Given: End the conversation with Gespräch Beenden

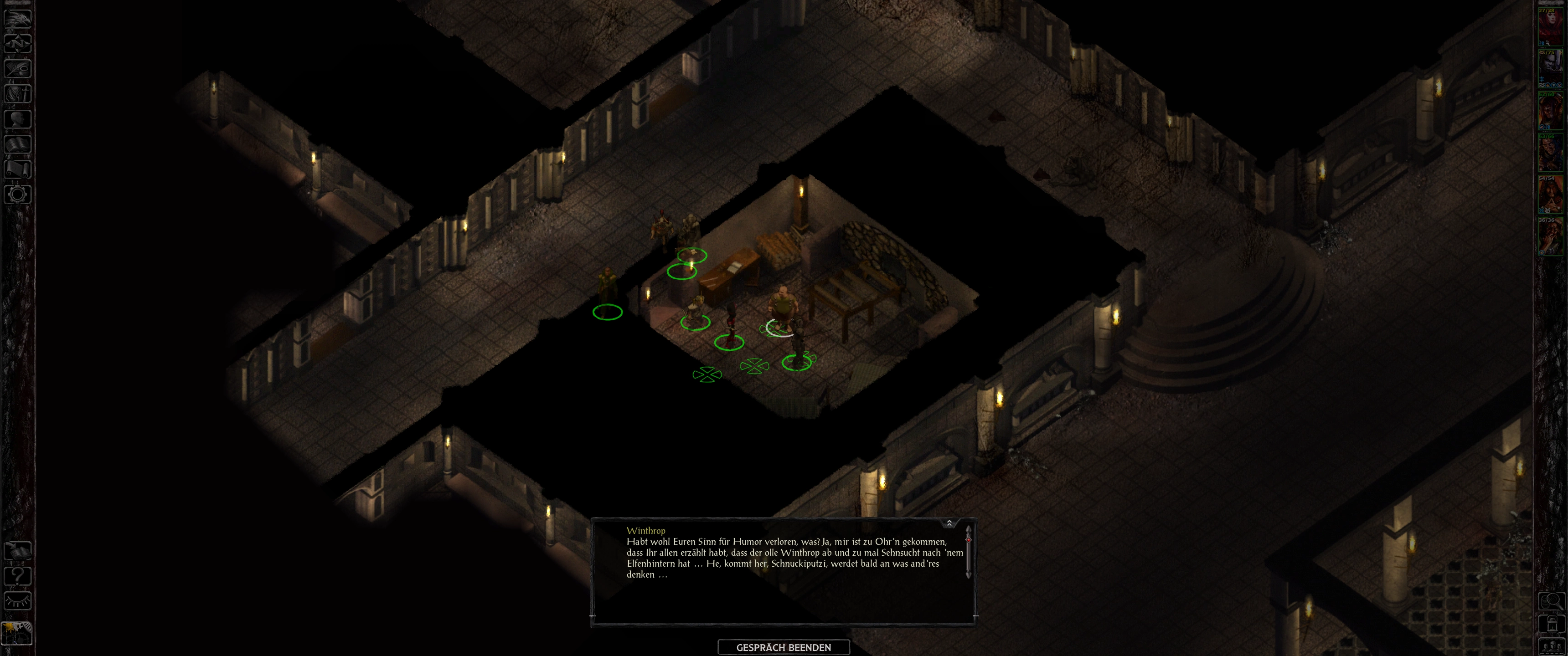Looking at the screenshot, I should tap(784, 647).
